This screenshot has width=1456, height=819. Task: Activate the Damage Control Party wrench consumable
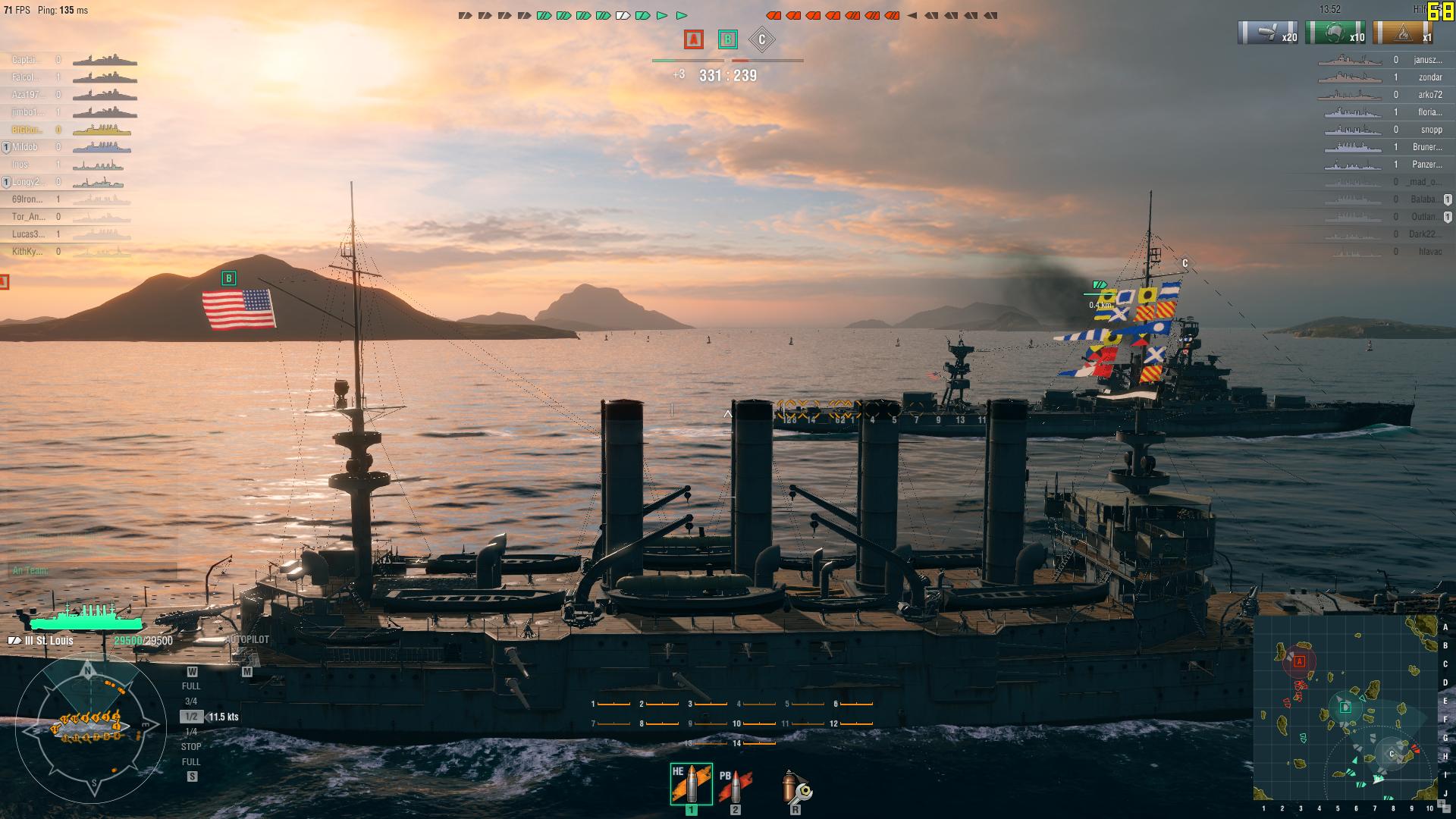(x=793, y=789)
